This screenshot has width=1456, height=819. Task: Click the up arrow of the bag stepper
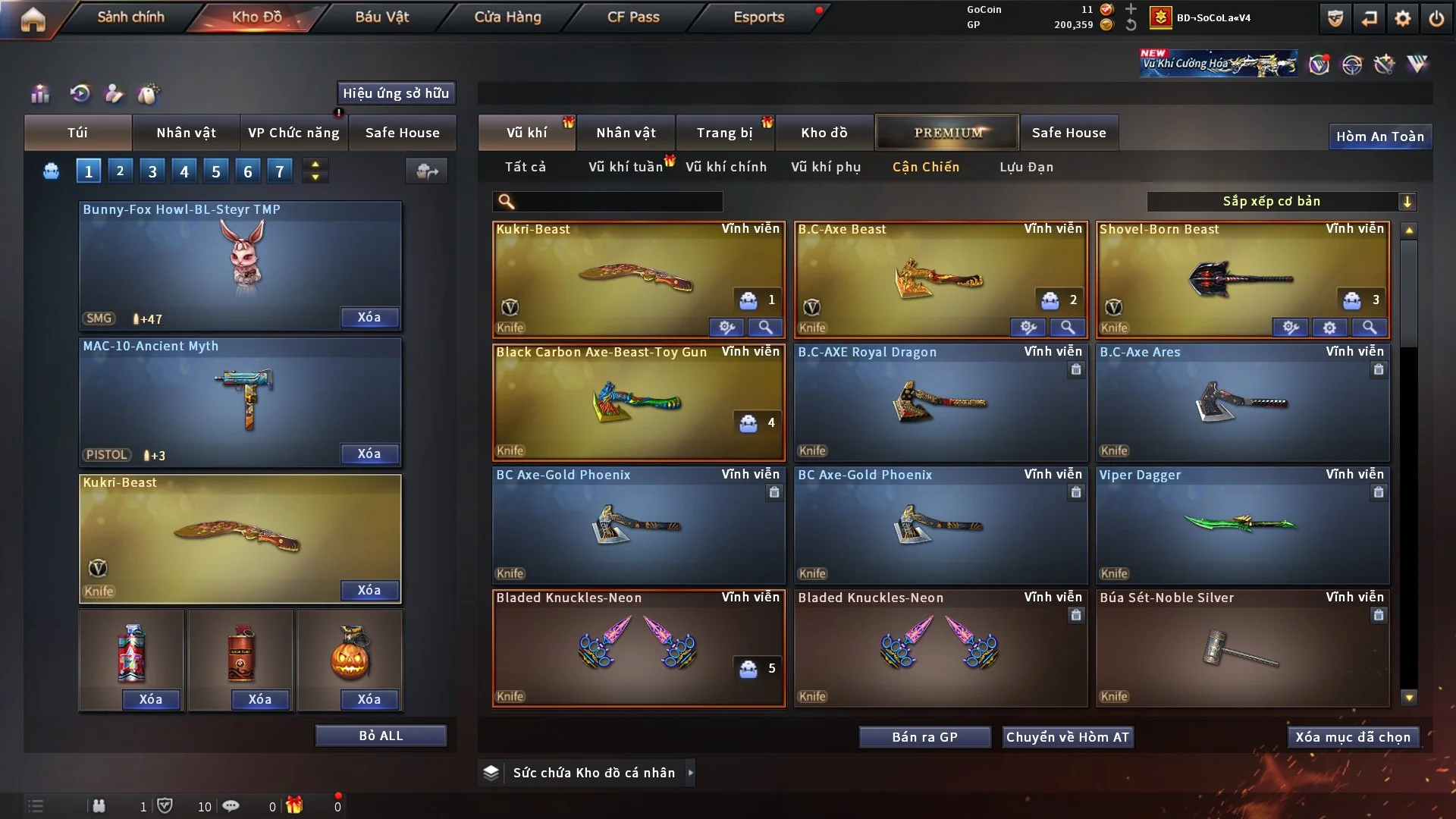click(x=315, y=164)
